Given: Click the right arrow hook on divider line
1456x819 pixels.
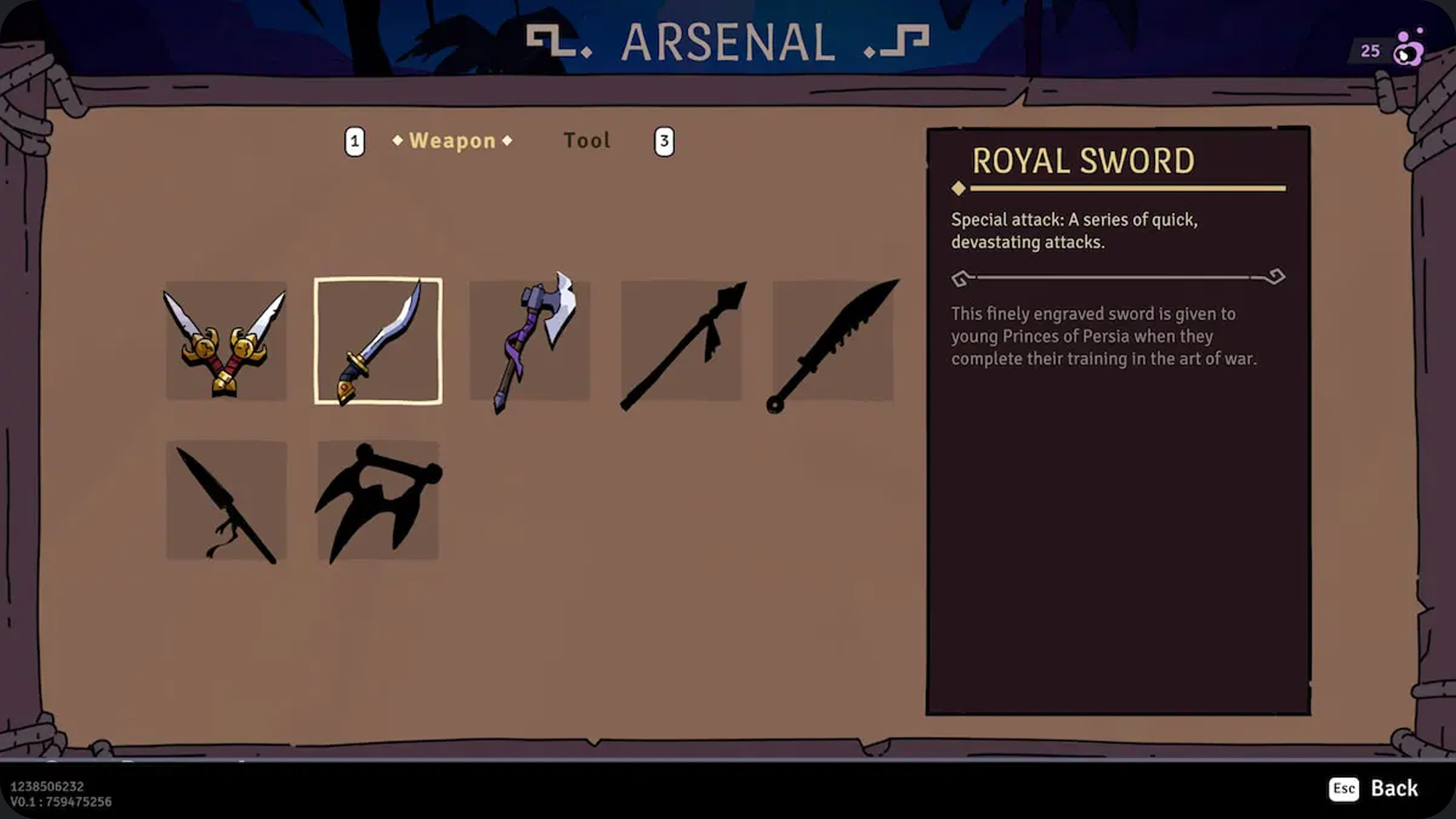Looking at the screenshot, I should tap(1277, 276).
